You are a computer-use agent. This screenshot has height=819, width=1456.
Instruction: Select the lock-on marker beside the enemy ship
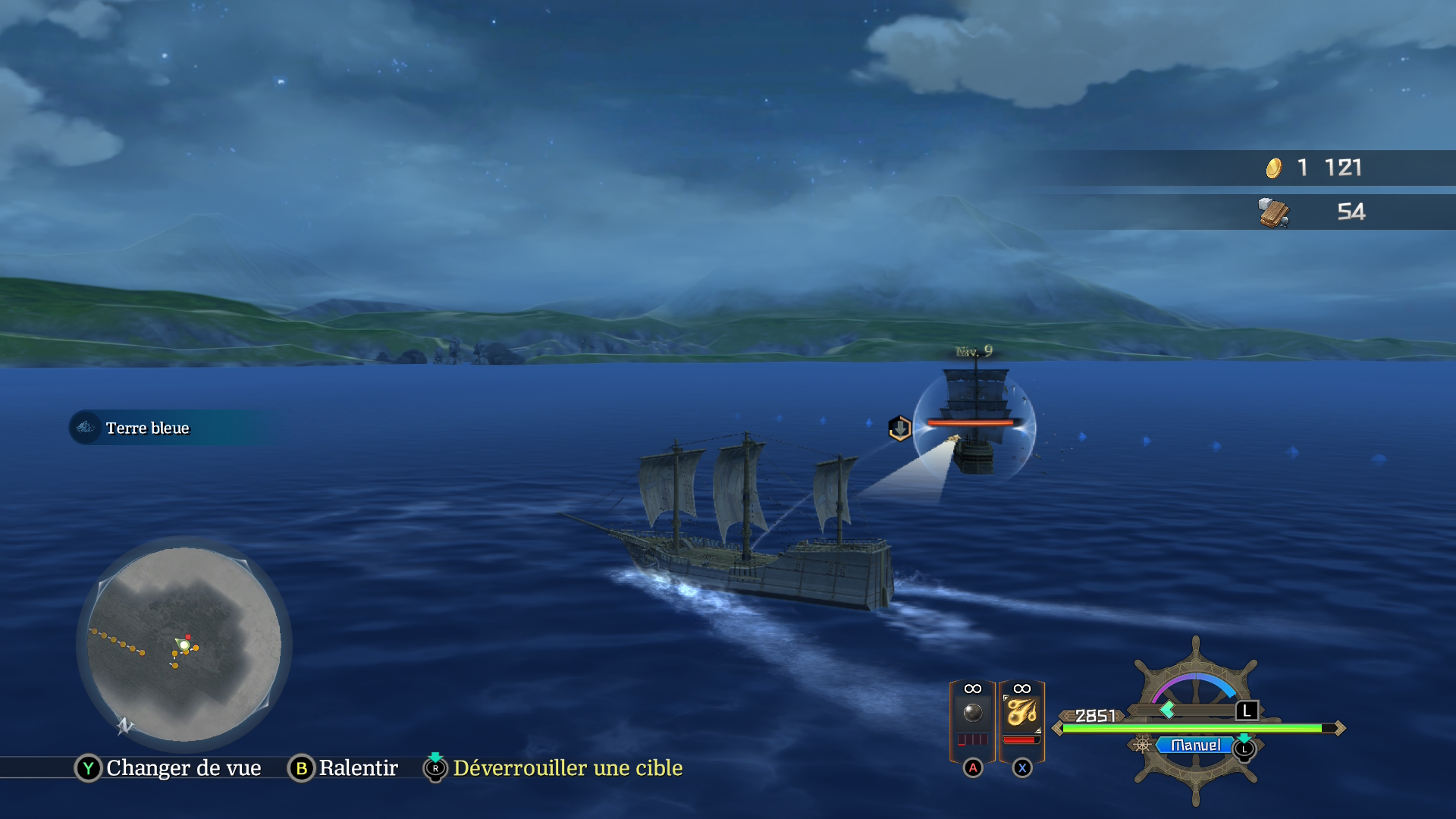[899, 428]
